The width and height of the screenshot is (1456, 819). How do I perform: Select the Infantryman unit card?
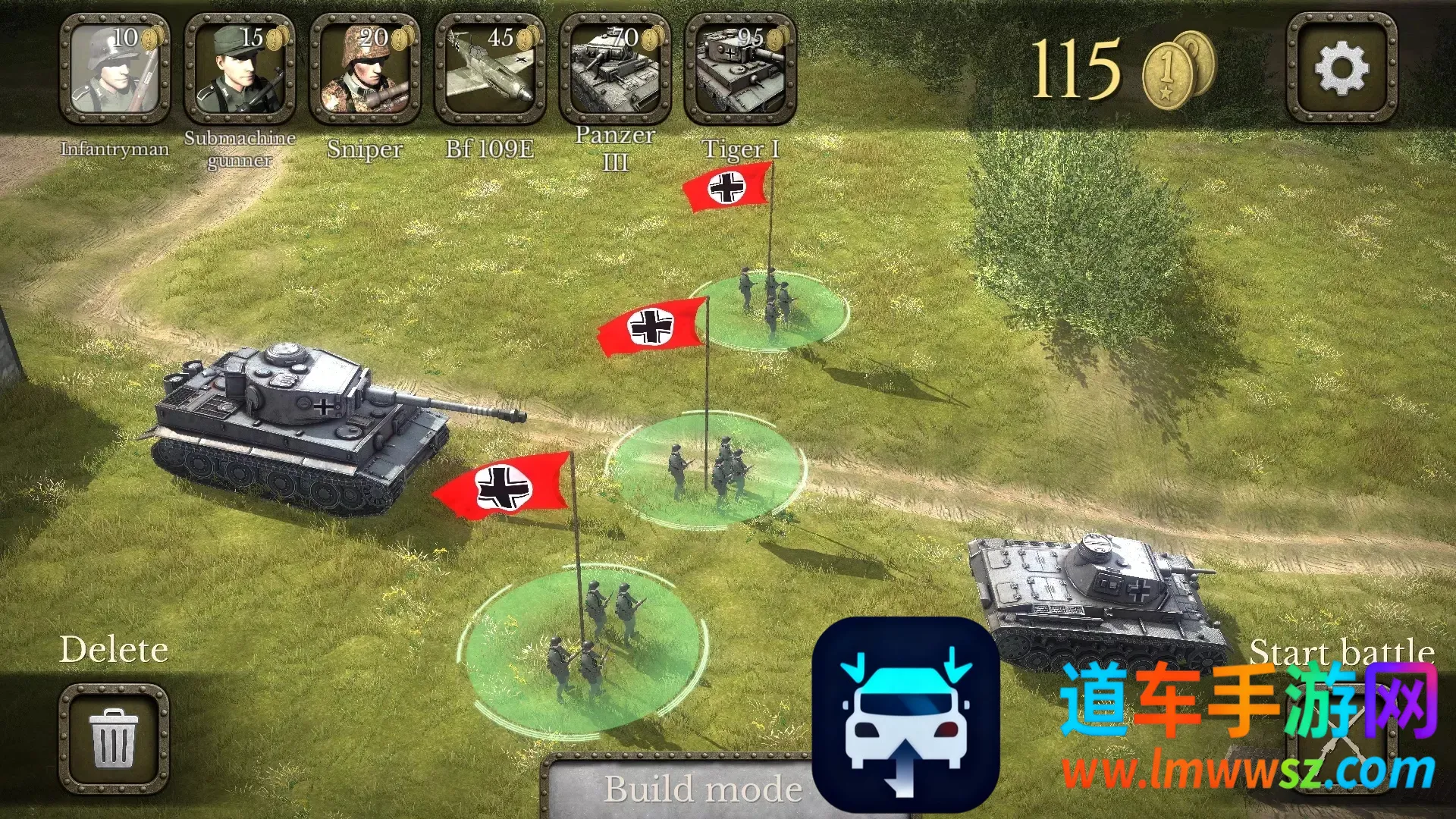coord(115,70)
